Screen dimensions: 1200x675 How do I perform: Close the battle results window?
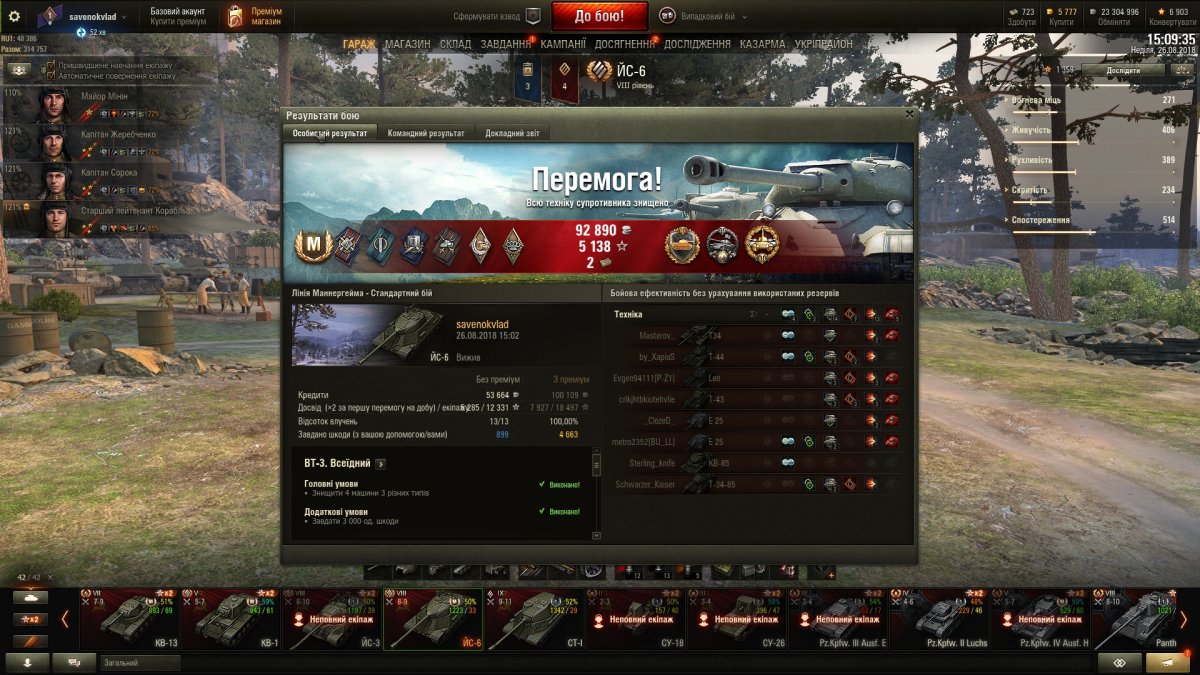point(908,114)
